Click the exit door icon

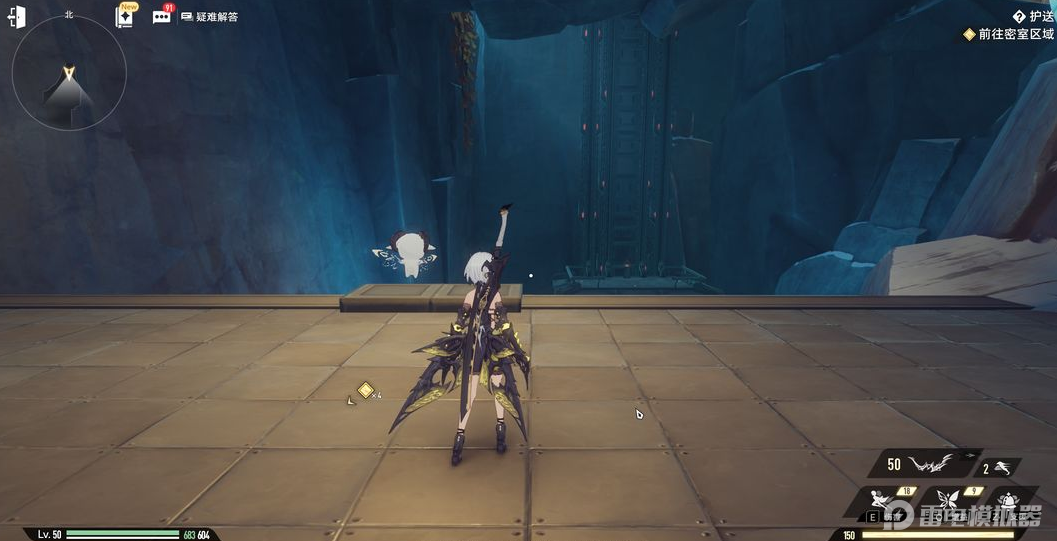pos(17,17)
